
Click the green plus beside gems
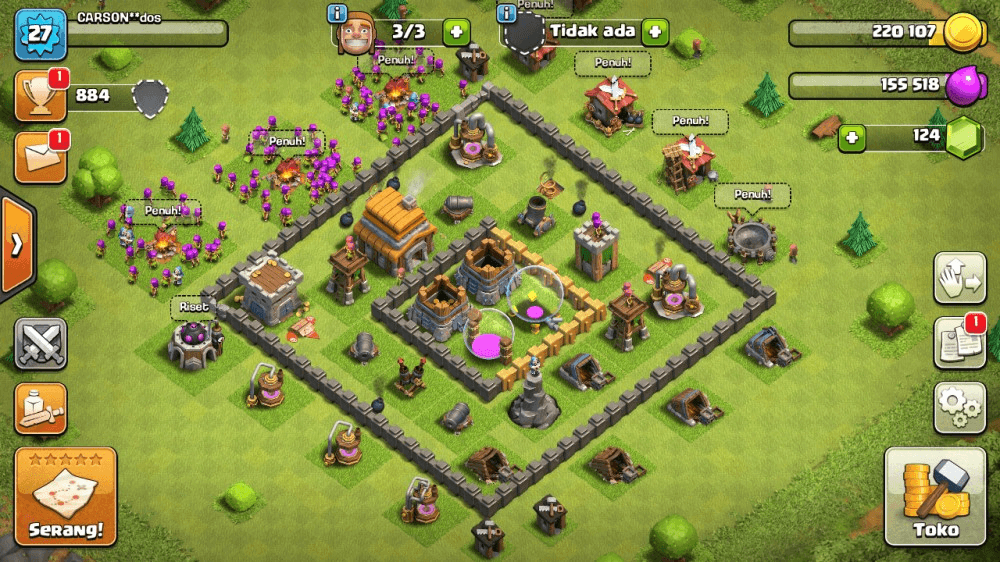[x=852, y=137]
